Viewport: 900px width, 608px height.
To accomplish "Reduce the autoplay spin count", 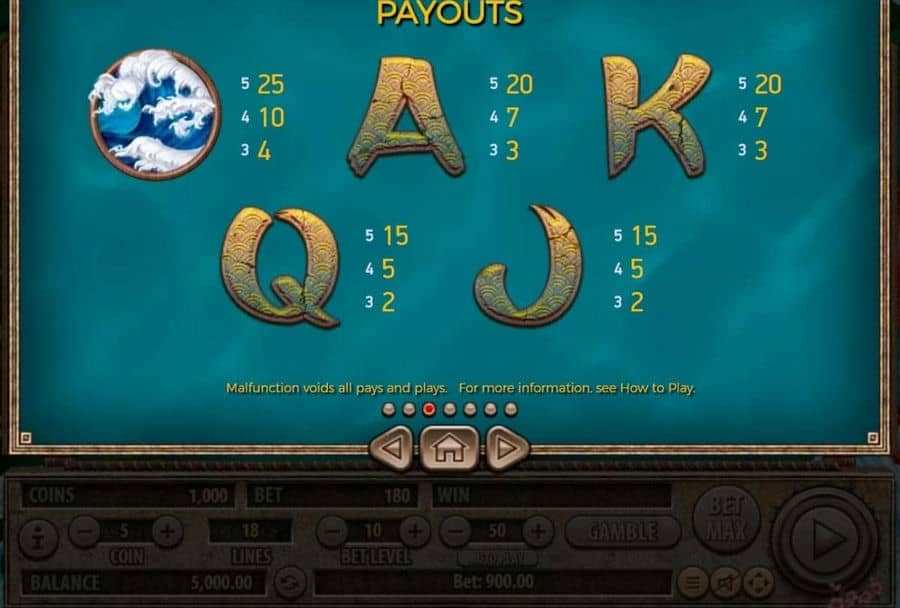I will (455, 531).
